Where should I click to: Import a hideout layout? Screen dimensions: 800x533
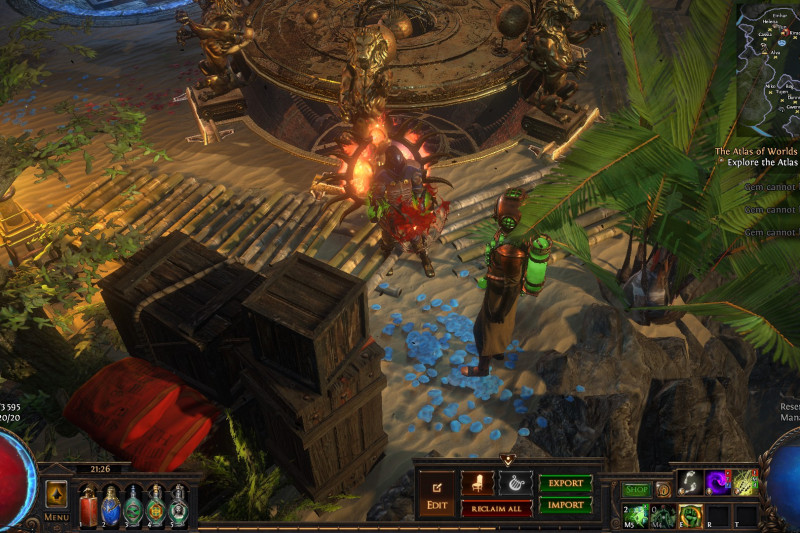(565, 505)
